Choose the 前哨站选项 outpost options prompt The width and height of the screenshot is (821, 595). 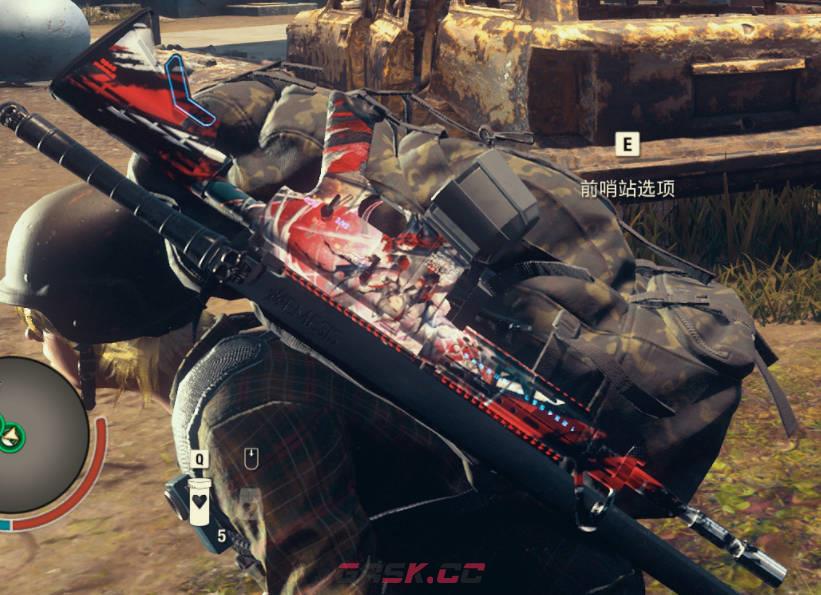627,187
